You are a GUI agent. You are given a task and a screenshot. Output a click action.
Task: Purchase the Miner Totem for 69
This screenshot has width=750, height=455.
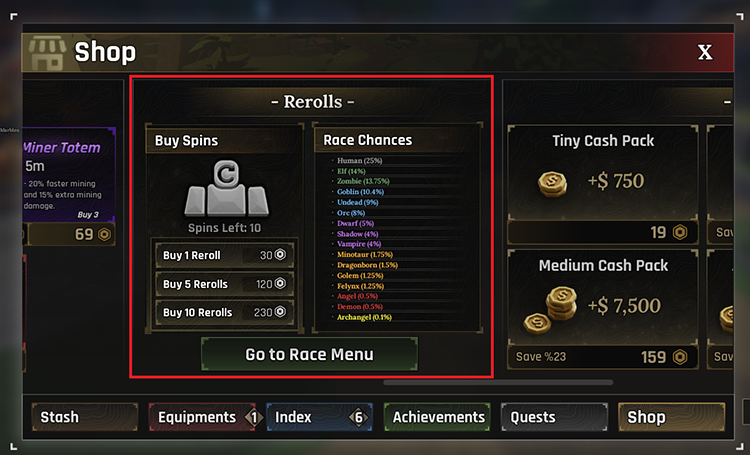point(70,234)
